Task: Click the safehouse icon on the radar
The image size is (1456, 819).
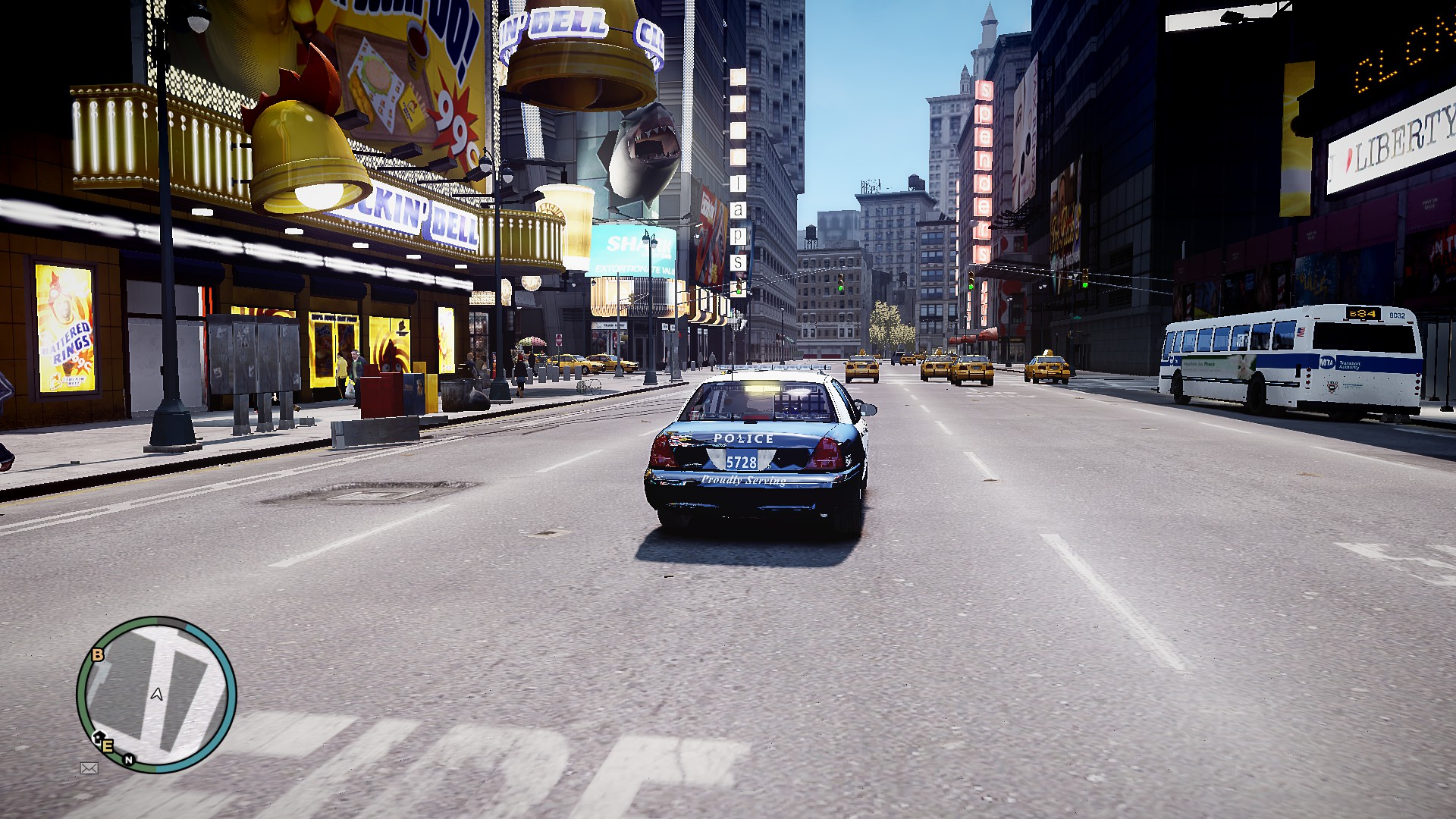Action: tap(97, 737)
